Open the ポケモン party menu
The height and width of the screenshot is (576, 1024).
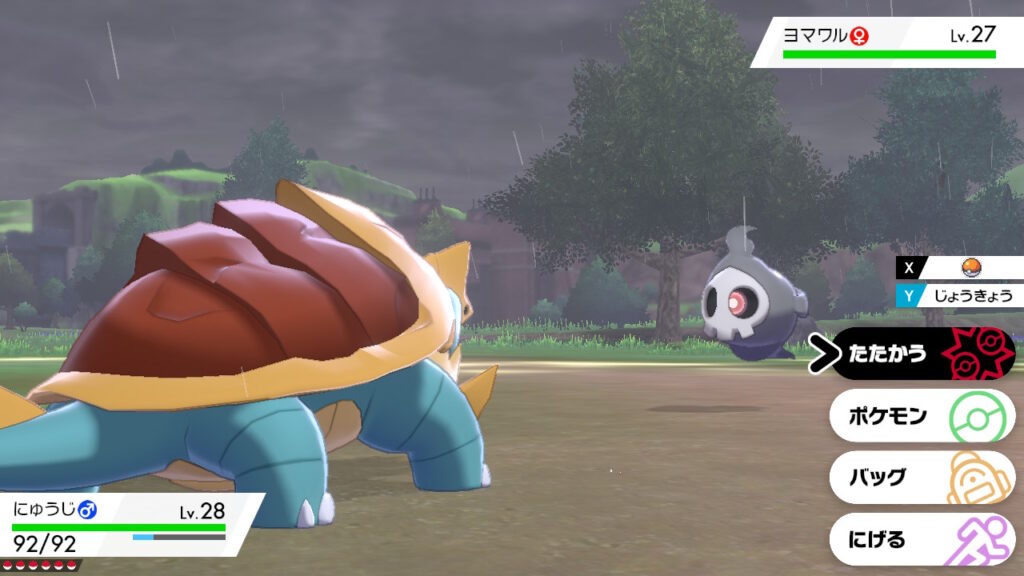click(920, 416)
